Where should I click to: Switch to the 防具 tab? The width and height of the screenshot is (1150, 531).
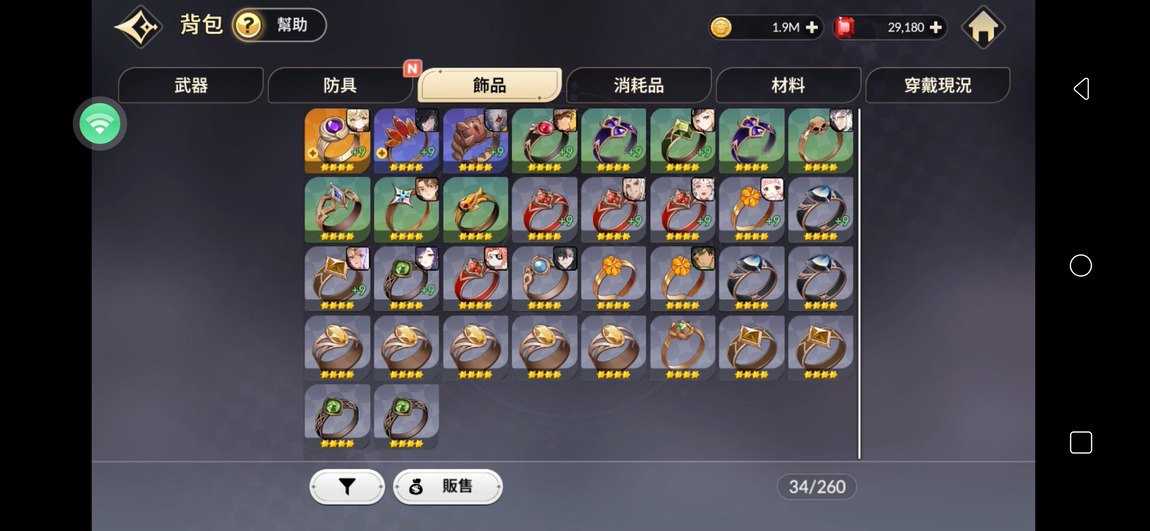tap(340, 86)
